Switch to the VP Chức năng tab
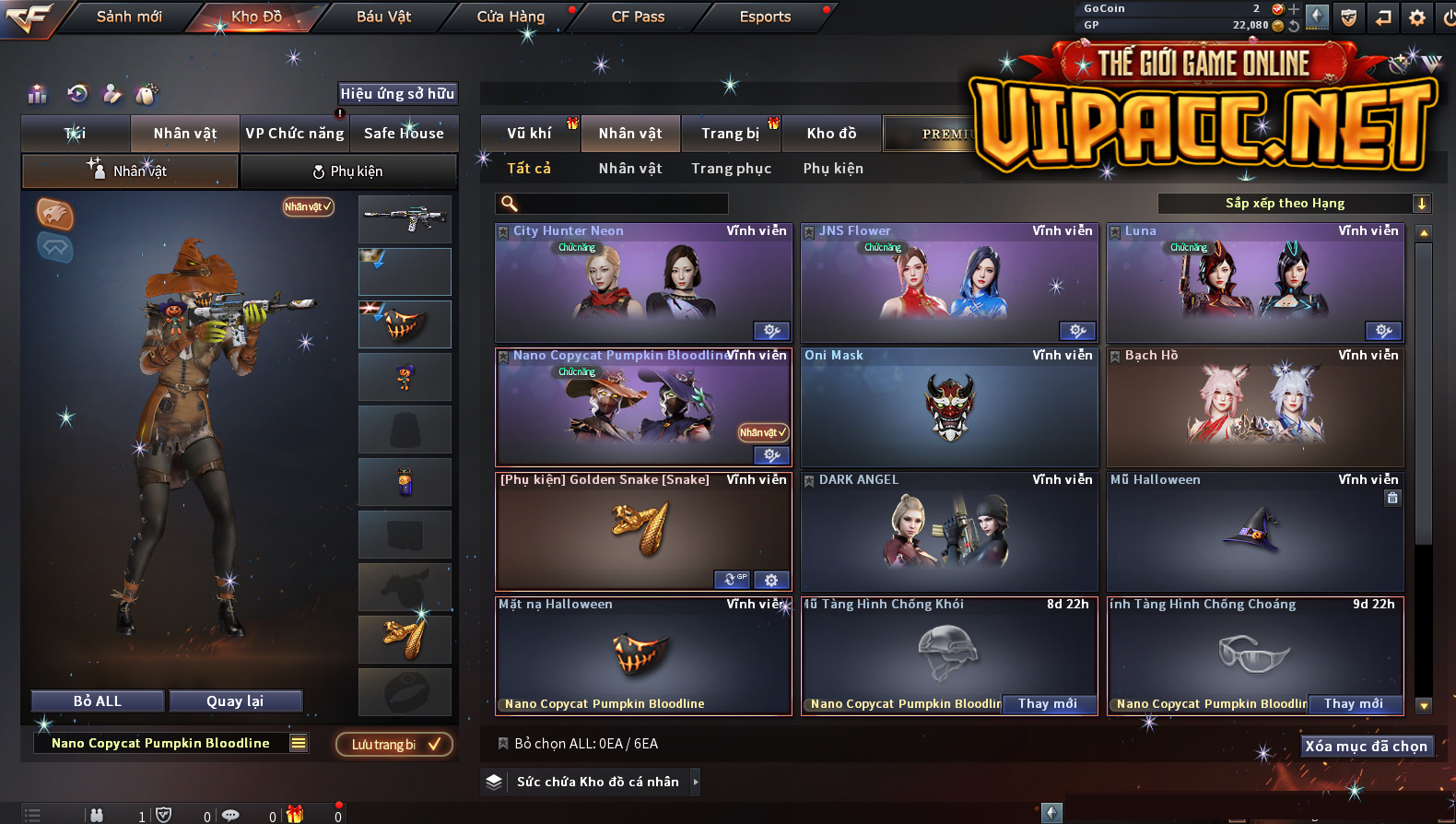Screen dimensions: 1456x824 [295, 134]
